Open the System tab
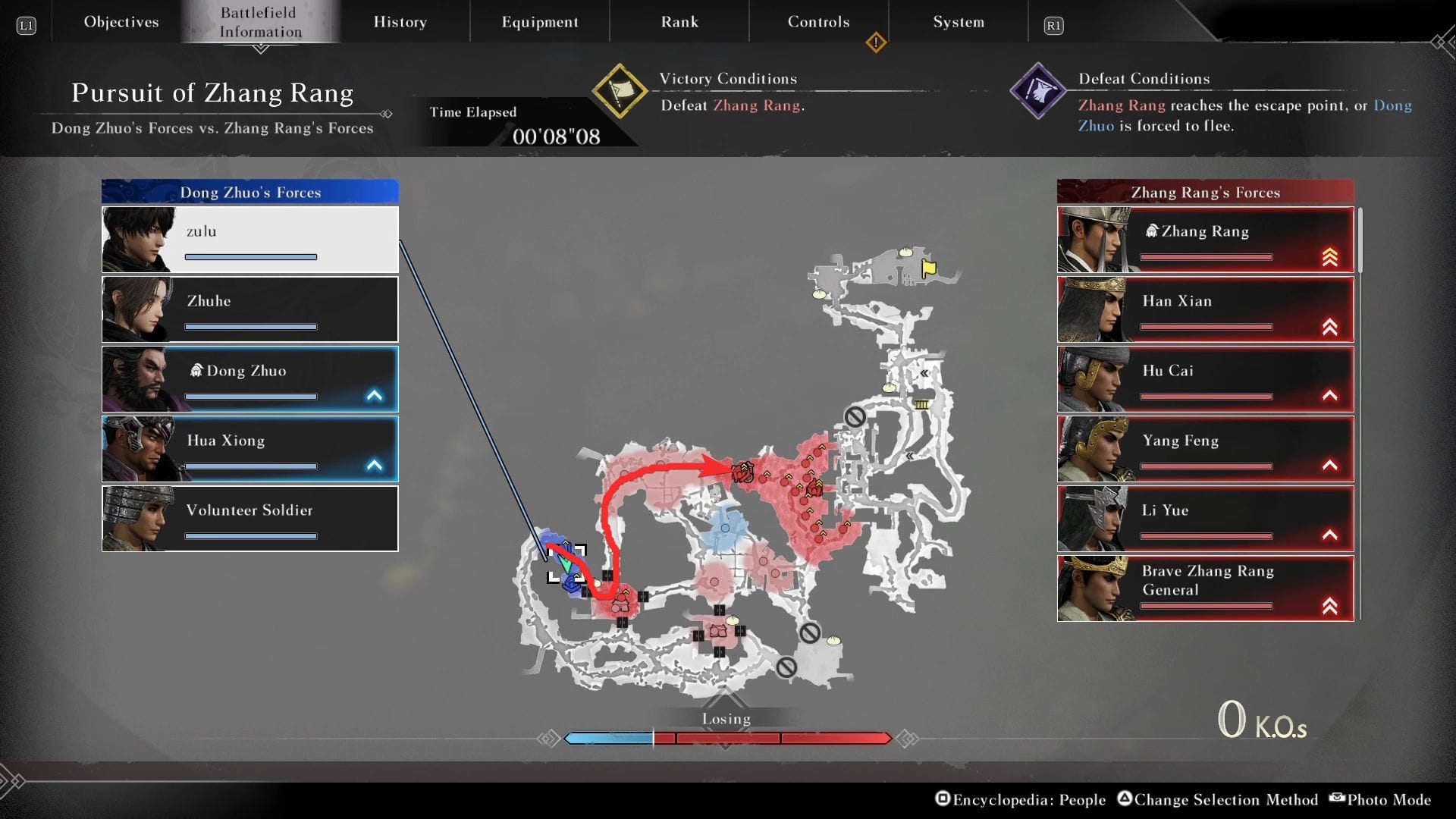The height and width of the screenshot is (819, 1456). pos(959,22)
